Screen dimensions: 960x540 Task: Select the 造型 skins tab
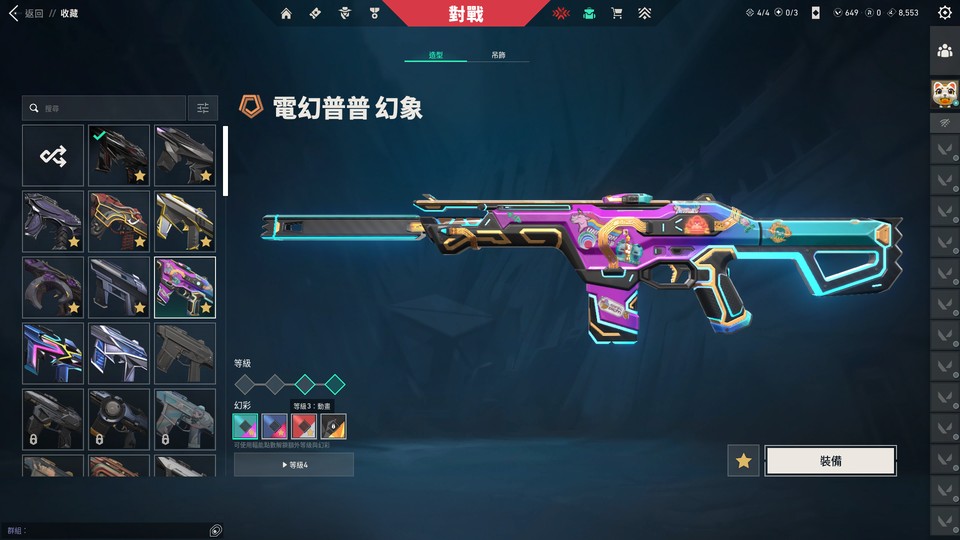436,55
